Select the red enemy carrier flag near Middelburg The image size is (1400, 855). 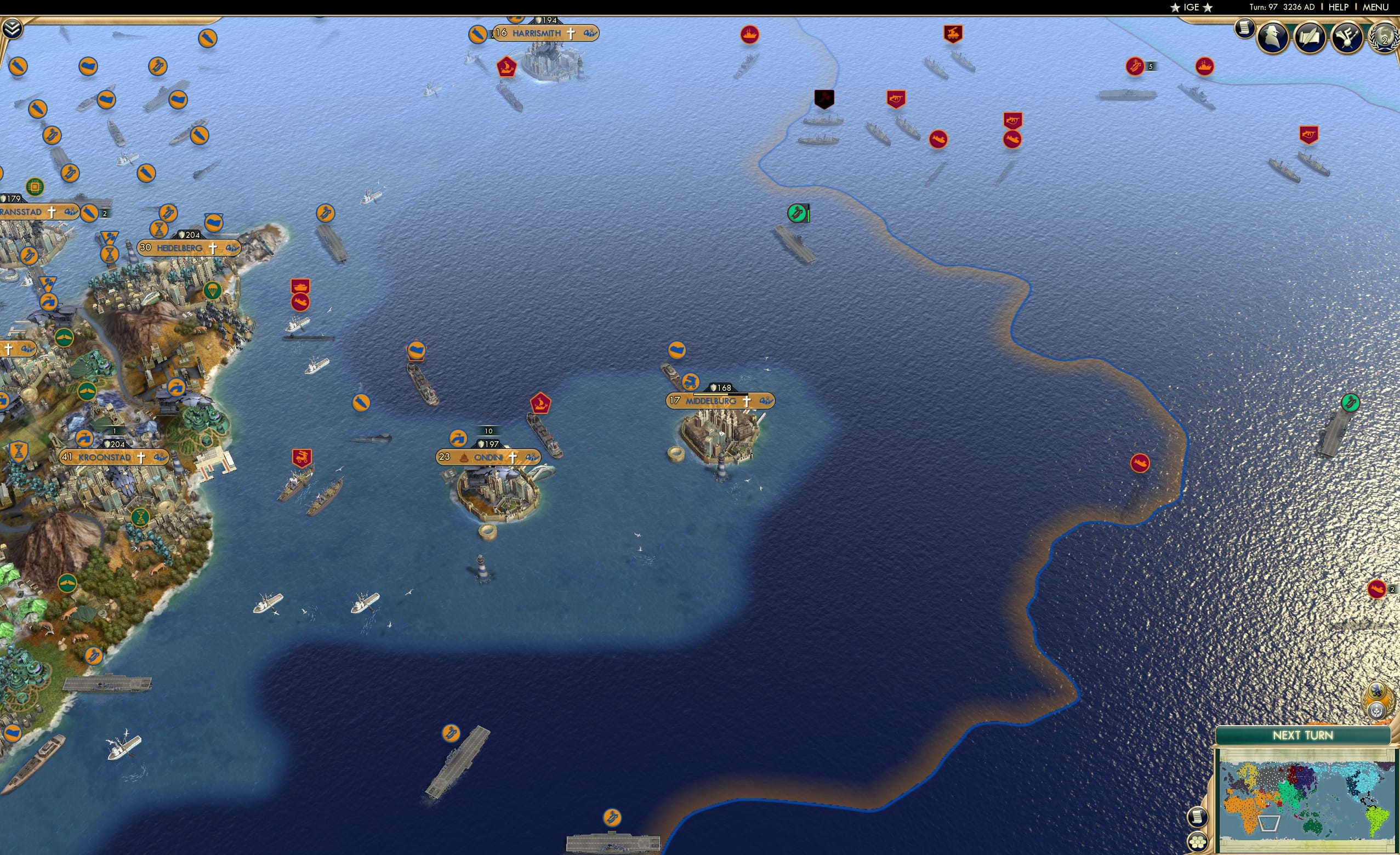pos(1140,464)
